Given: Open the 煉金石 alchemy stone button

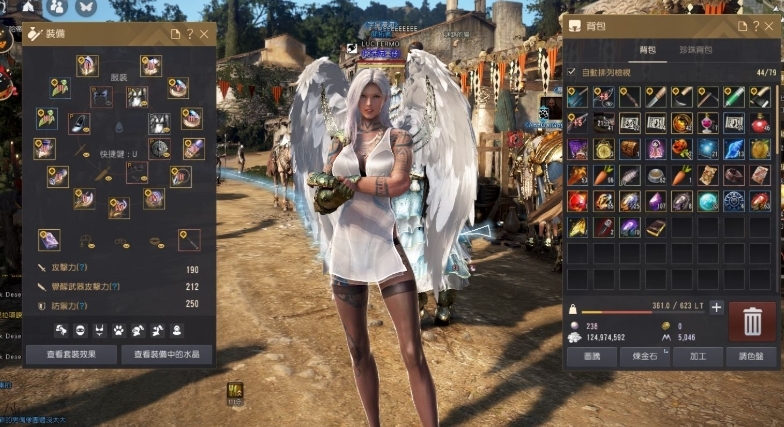Looking at the screenshot, I should (645, 356).
